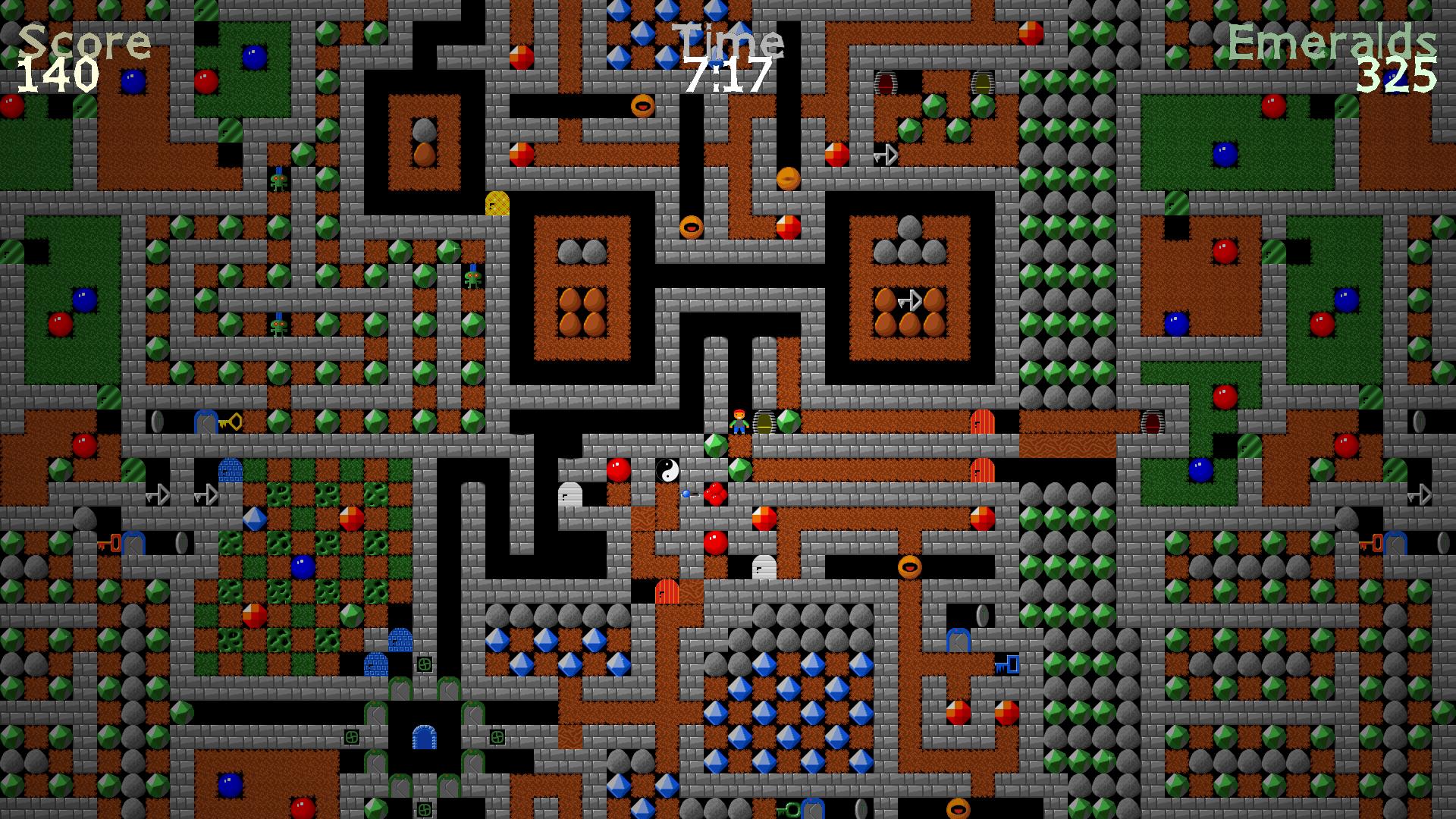Click the yellow emerald sack near the top center
The height and width of the screenshot is (819, 1456).
click(x=497, y=203)
